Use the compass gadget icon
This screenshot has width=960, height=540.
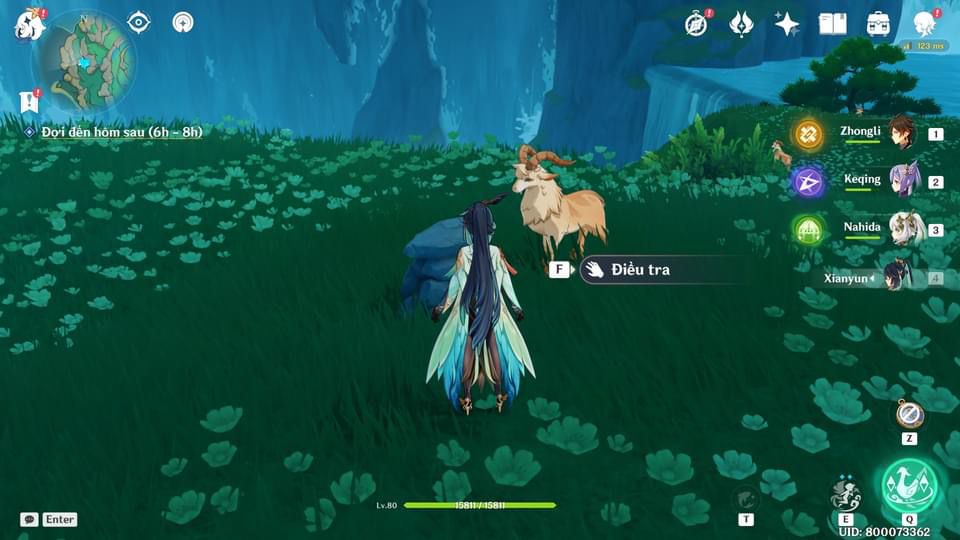click(909, 414)
